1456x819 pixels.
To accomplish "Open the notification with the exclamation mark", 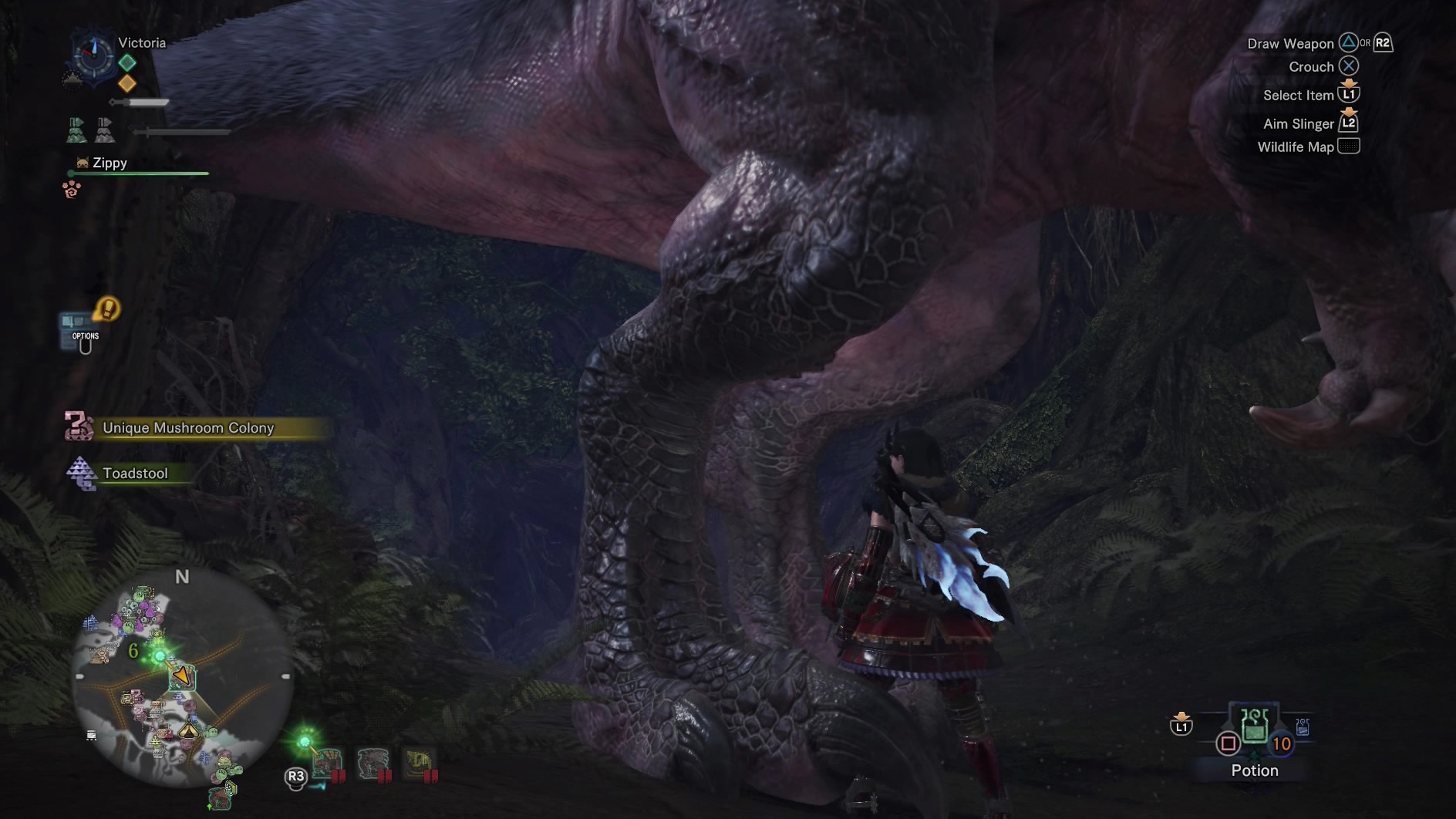I will pyautogui.click(x=107, y=309).
